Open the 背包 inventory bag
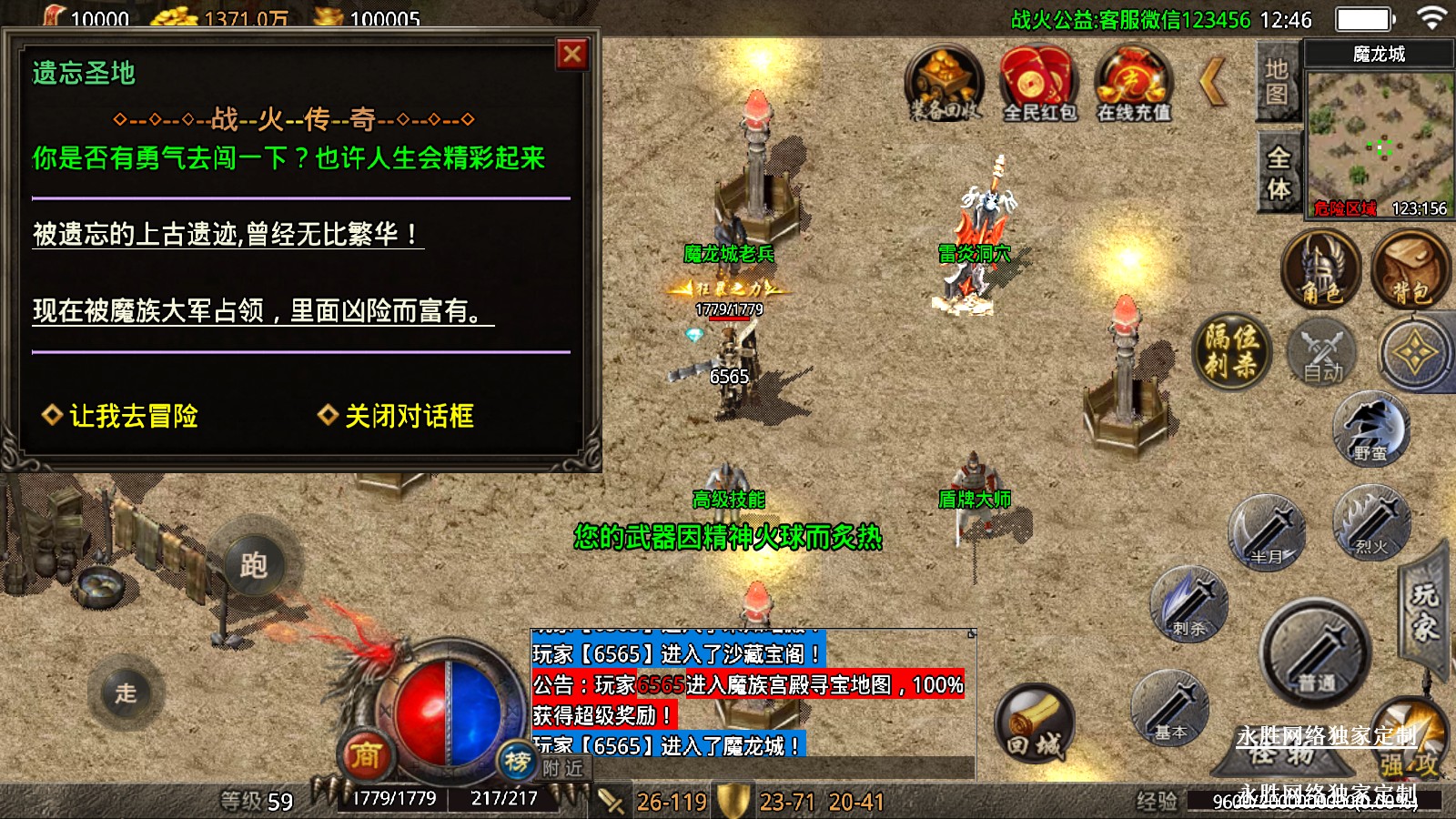 tap(1410, 269)
